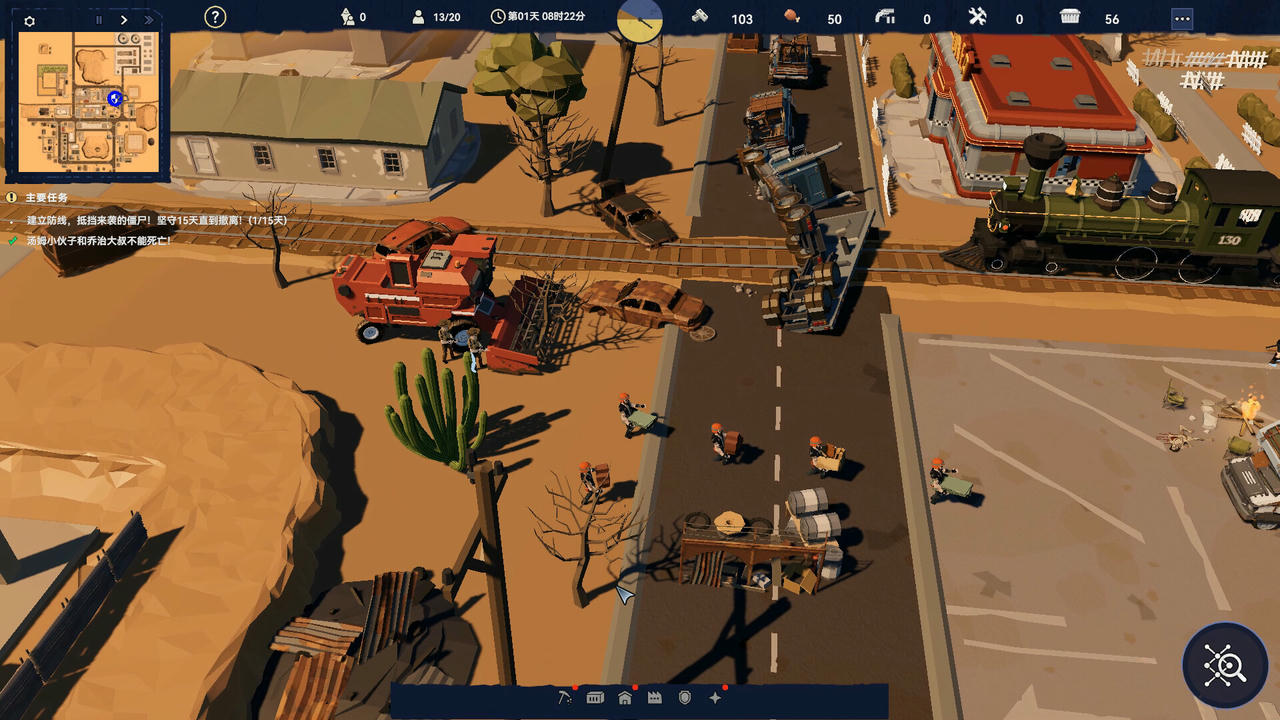
Task: Enable fast forward double-arrow speed
Action: point(149,19)
